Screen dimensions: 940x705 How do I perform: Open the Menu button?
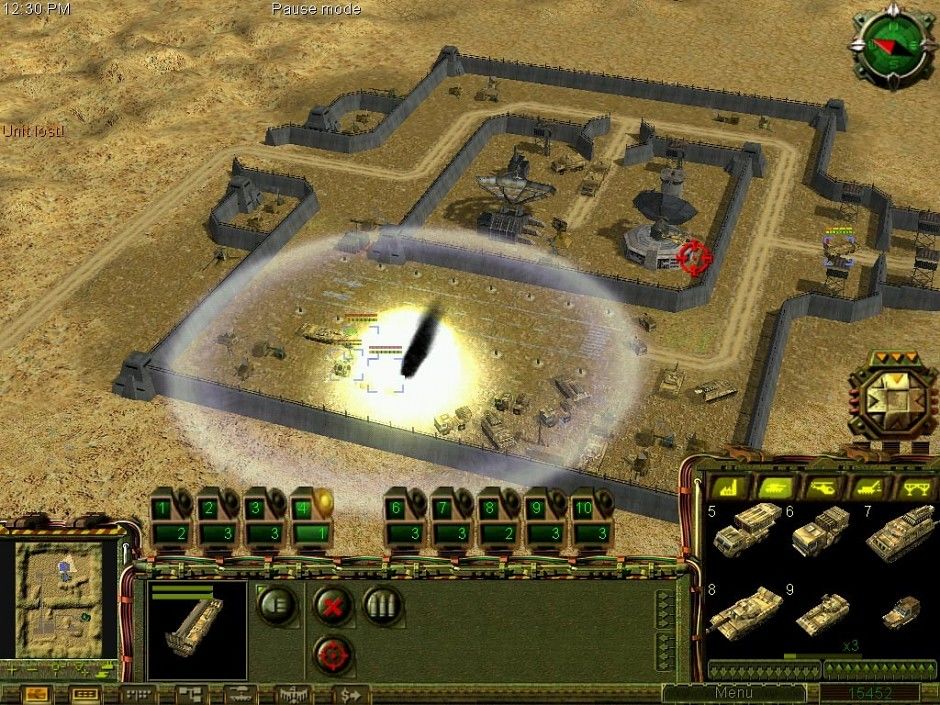[733, 693]
